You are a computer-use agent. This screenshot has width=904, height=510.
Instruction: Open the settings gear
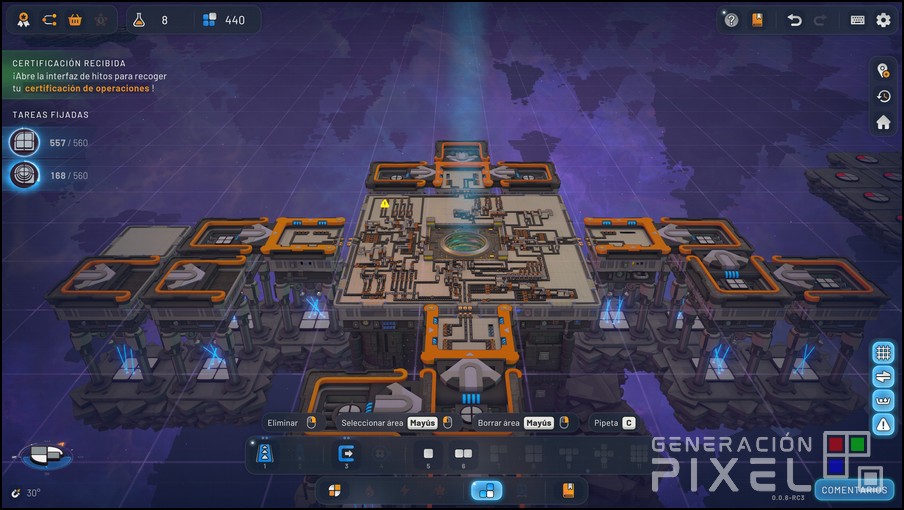883,20
